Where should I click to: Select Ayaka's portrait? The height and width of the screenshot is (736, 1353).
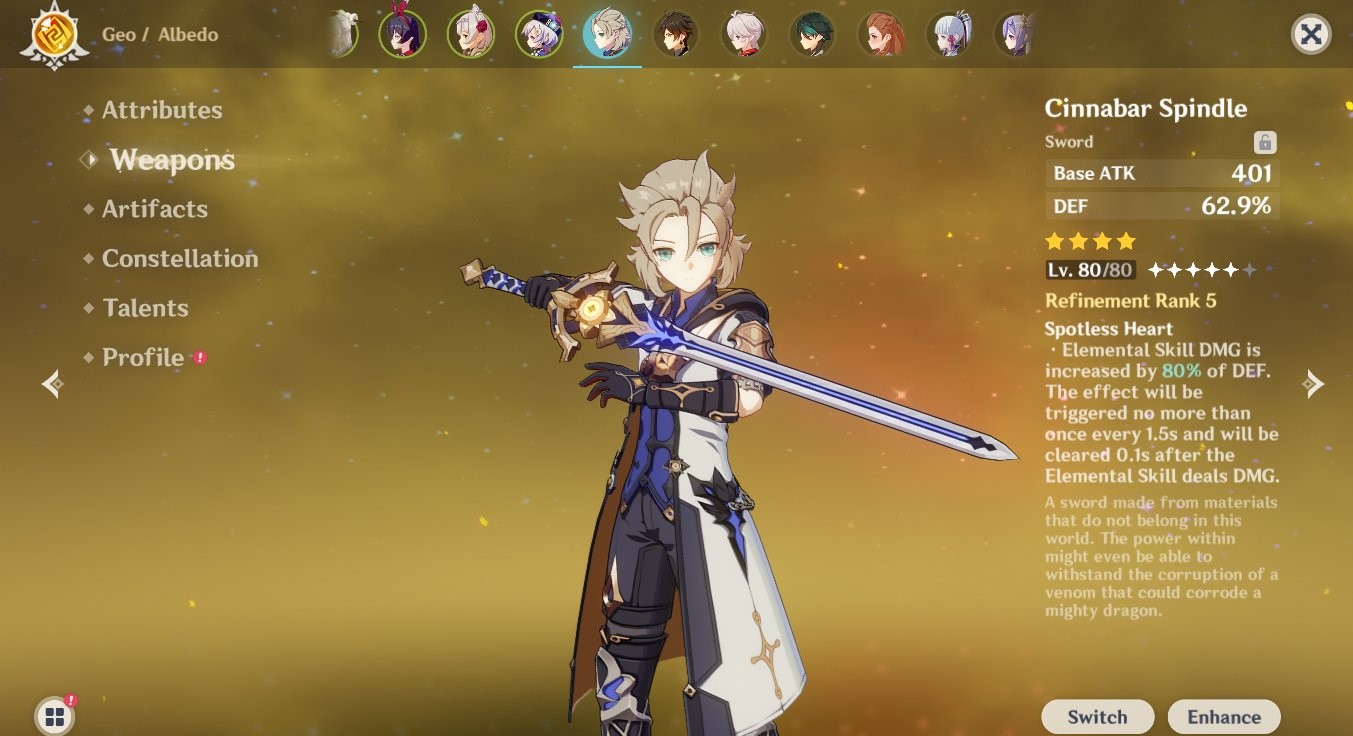click(949, 34)
